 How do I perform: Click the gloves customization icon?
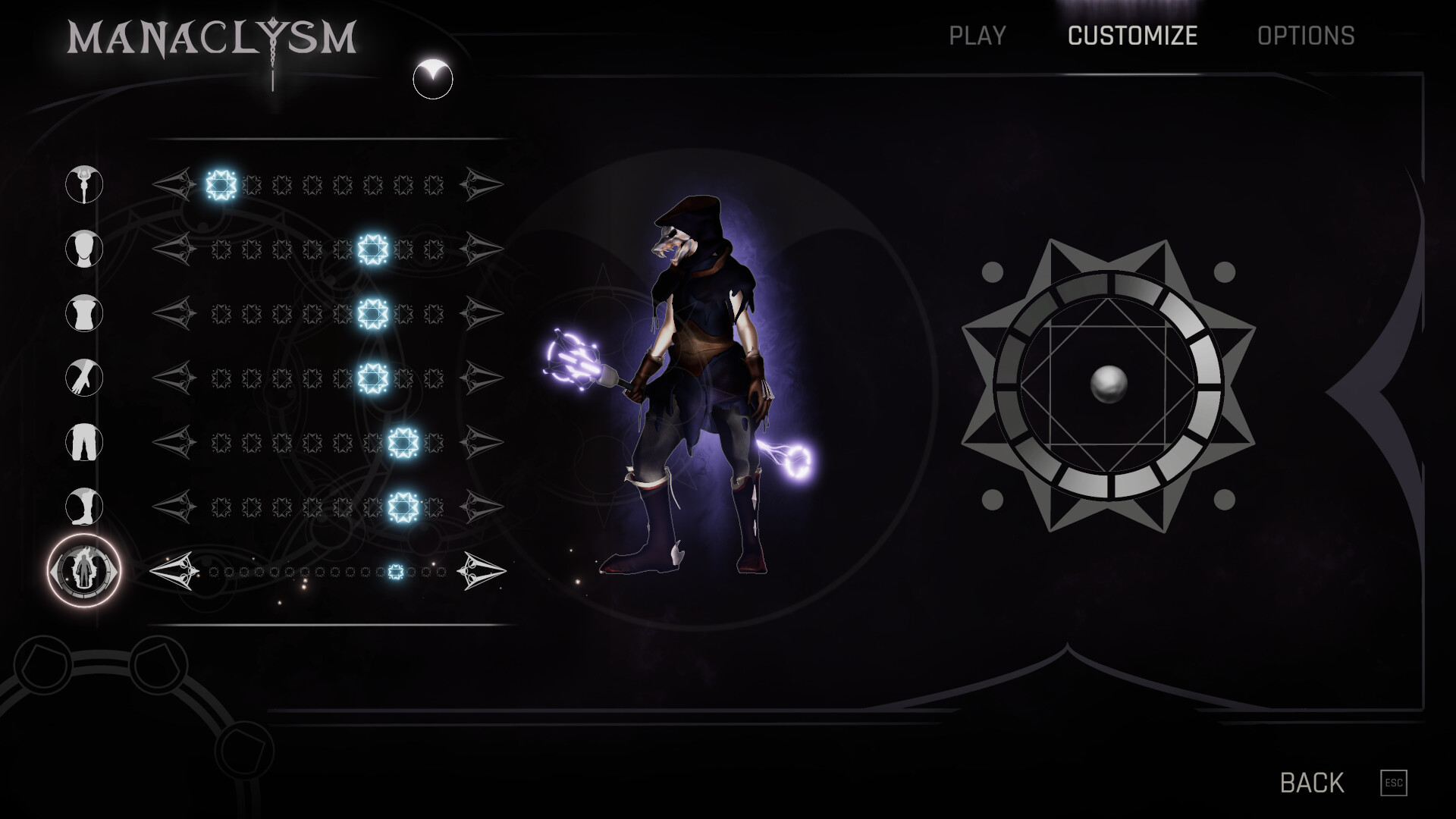click(83, 378)
